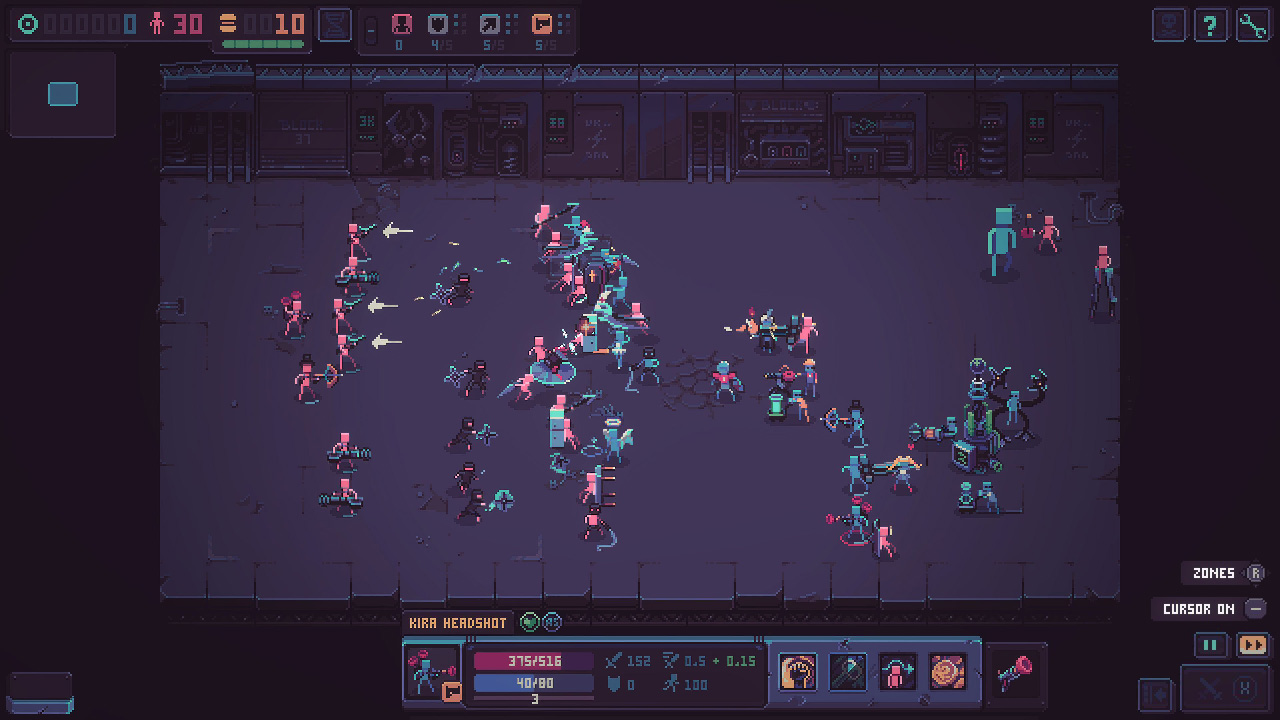1280x720 pixels.
Task: Click the flag marker under Kira's portrait
Action: (450, 690)
